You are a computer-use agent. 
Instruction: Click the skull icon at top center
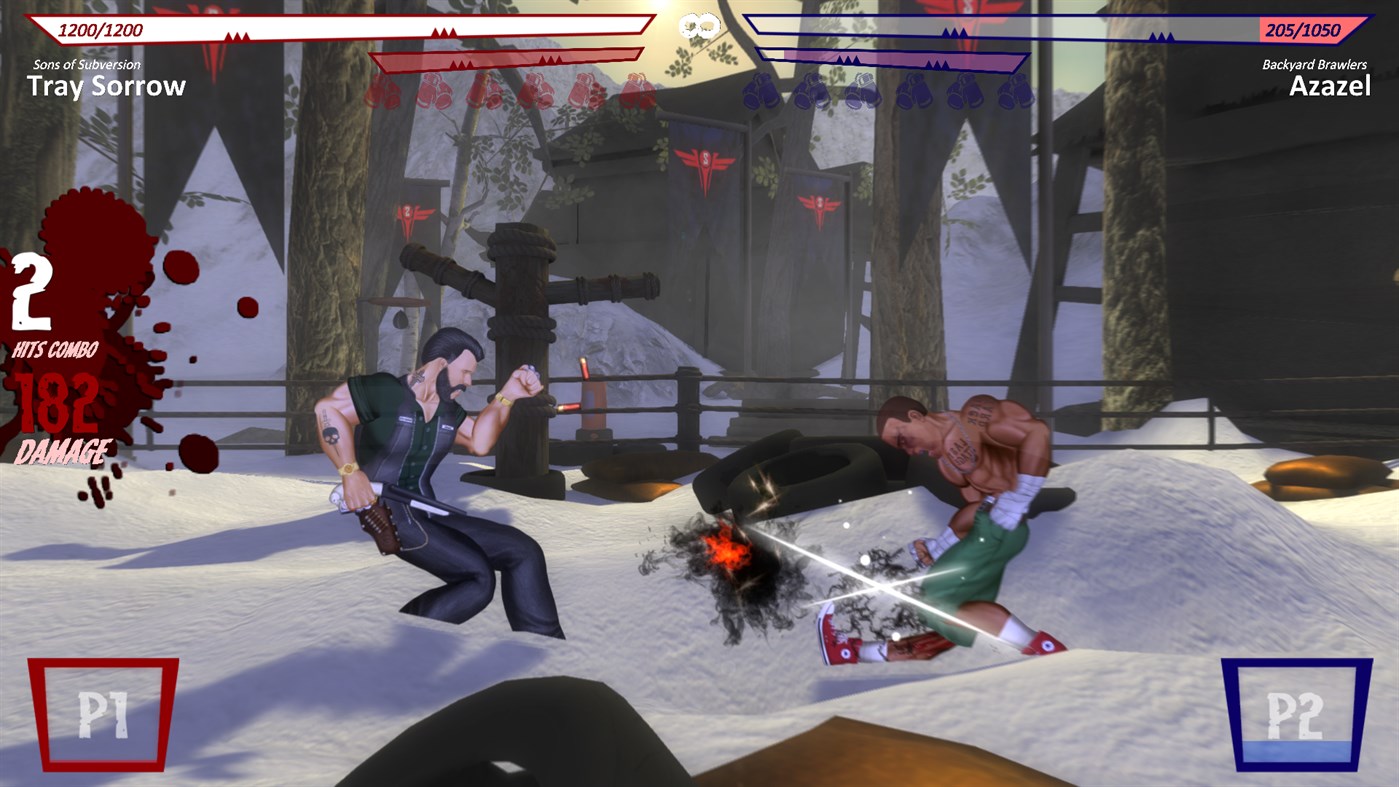pyautogui.click(x=699, y=27)
